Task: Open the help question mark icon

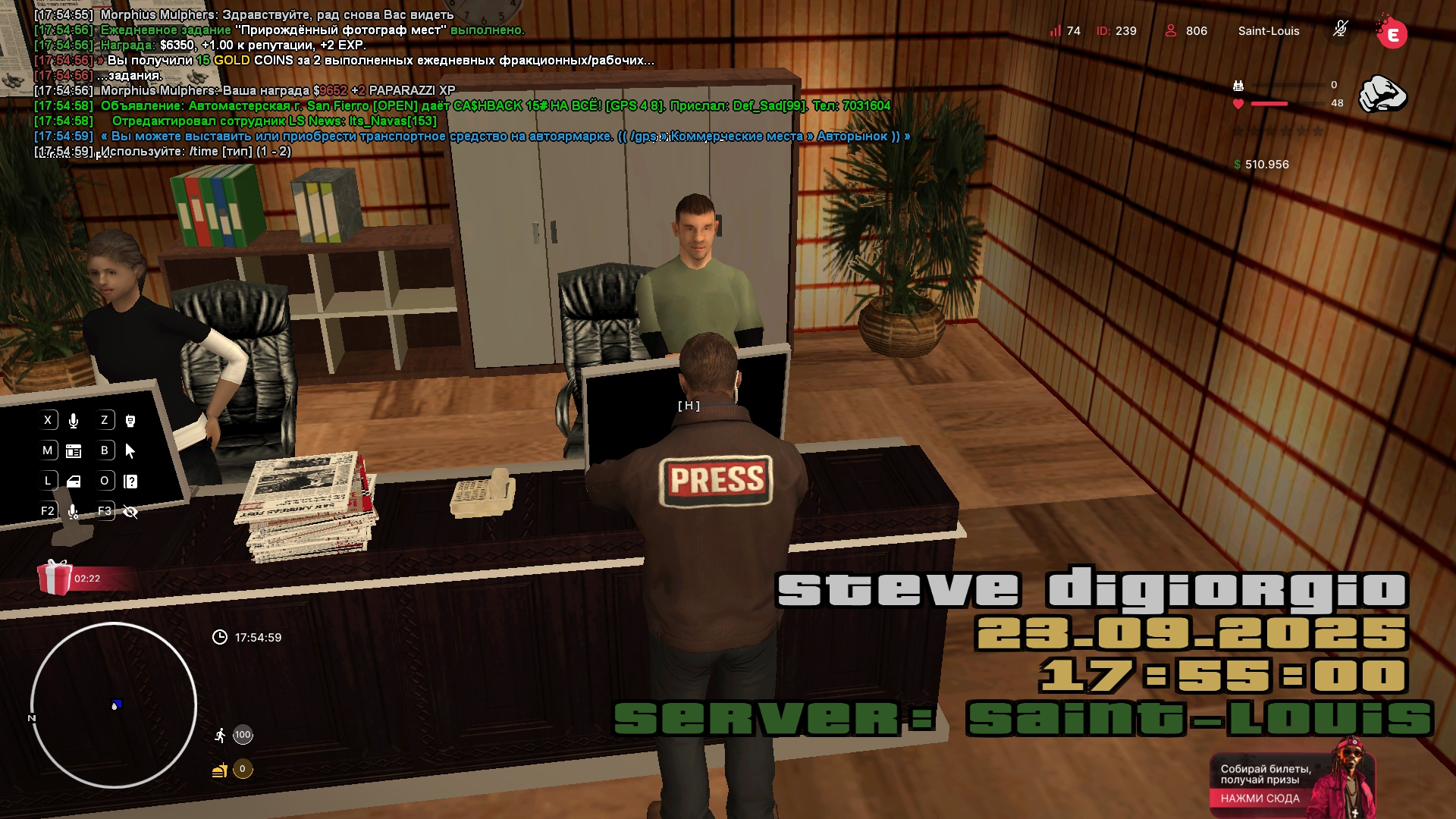Action: pyautogui.click(x=130, y=482)
